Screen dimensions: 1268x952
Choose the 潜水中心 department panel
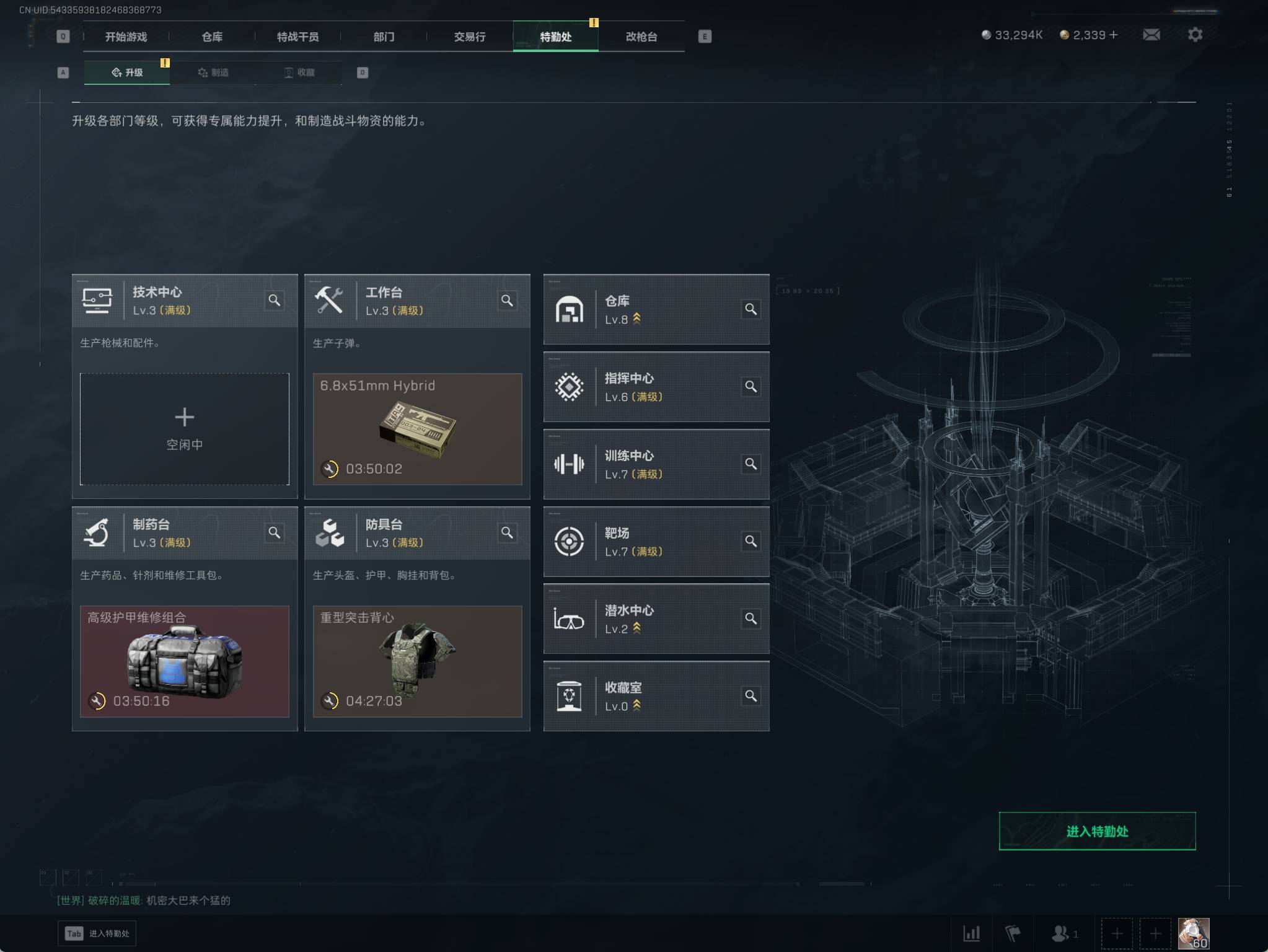656,619
